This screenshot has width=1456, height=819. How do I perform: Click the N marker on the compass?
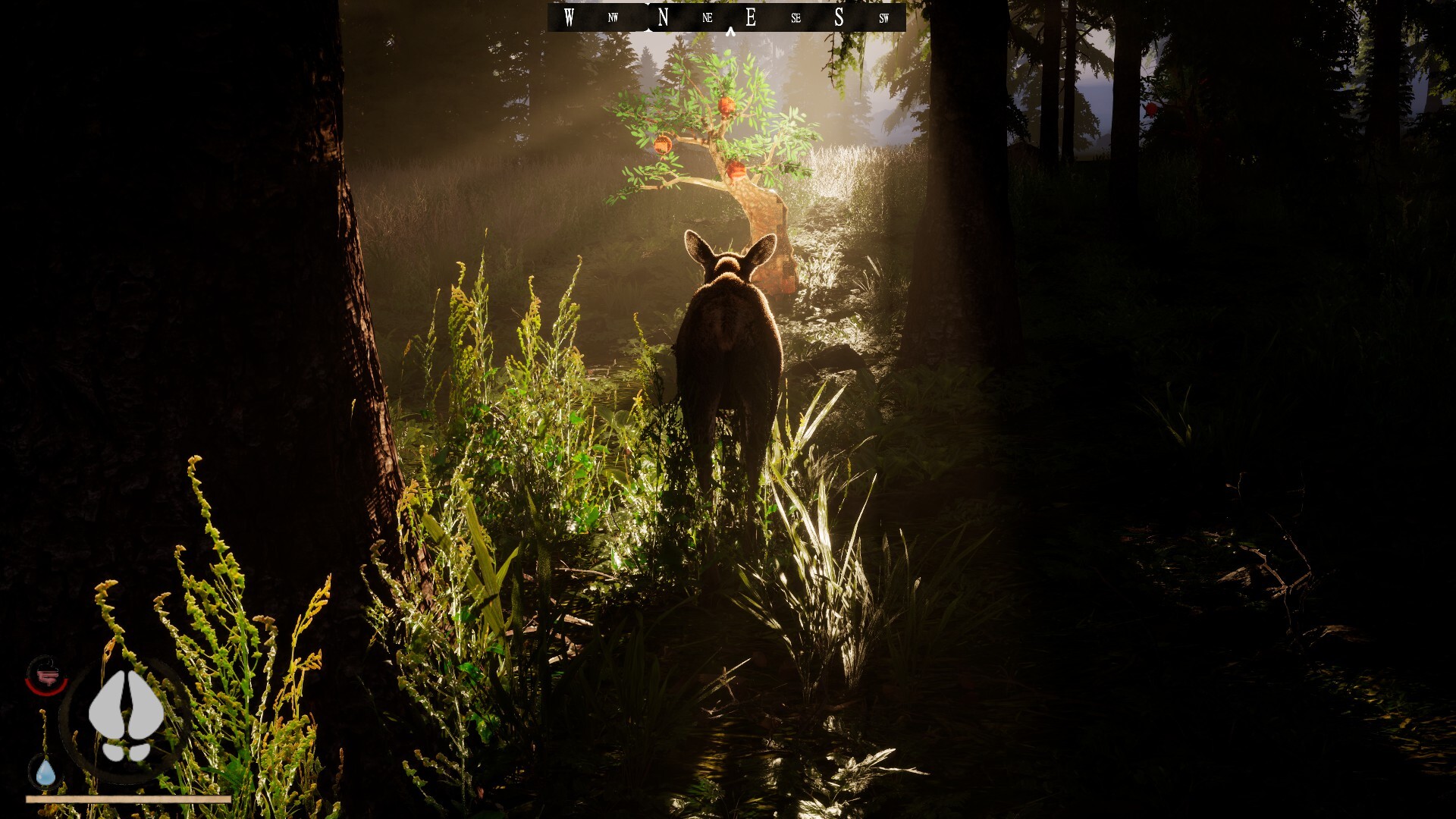pyautogui.click(x=662, y=17)
